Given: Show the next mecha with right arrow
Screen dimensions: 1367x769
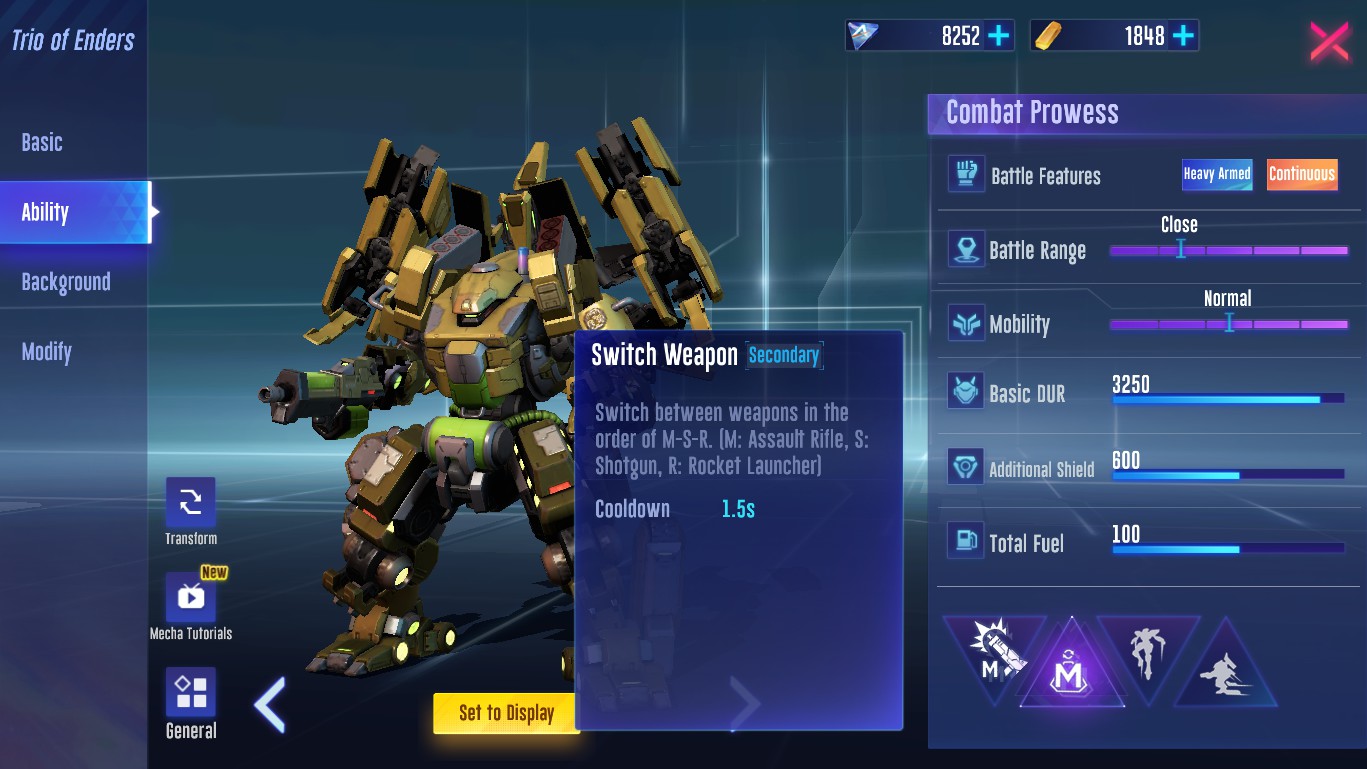Looking at the screenshot, I should click(x=745, y=705).
